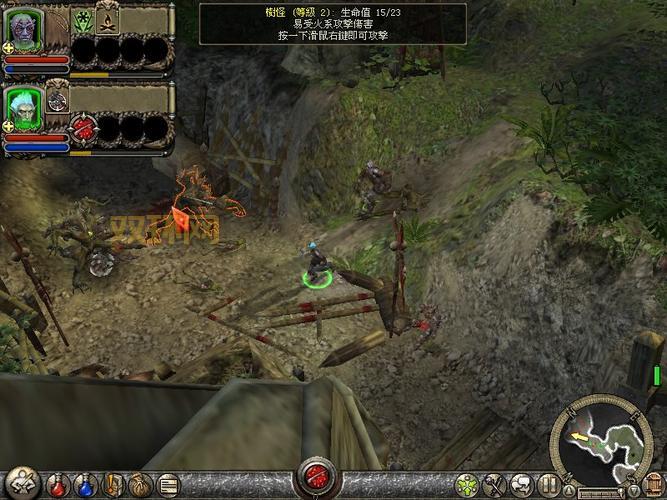Click the red spell slot on elf's panel
Screen dimensions: 667x500
pos(85,128)
